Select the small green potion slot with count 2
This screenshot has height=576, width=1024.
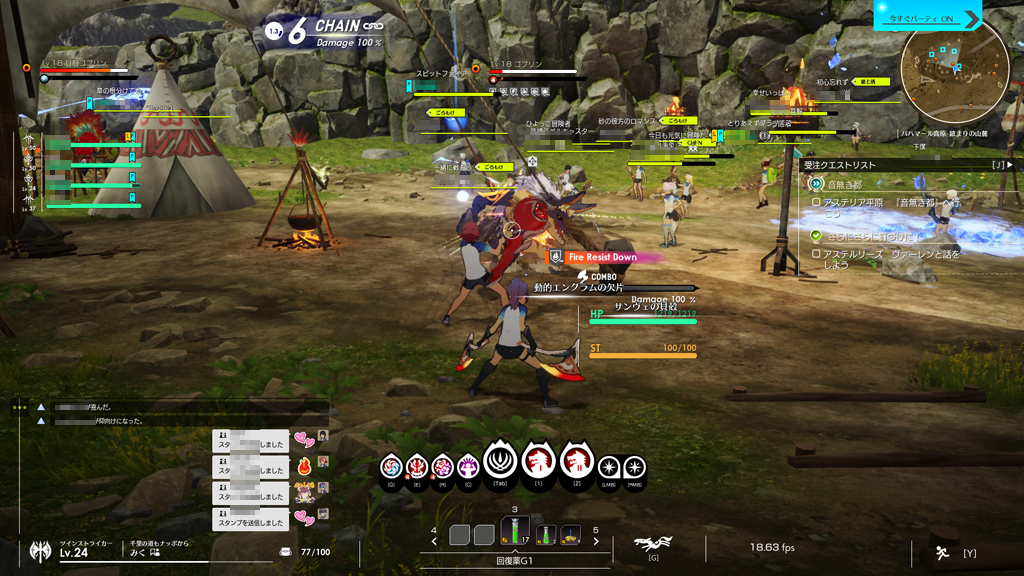(546, 536)
